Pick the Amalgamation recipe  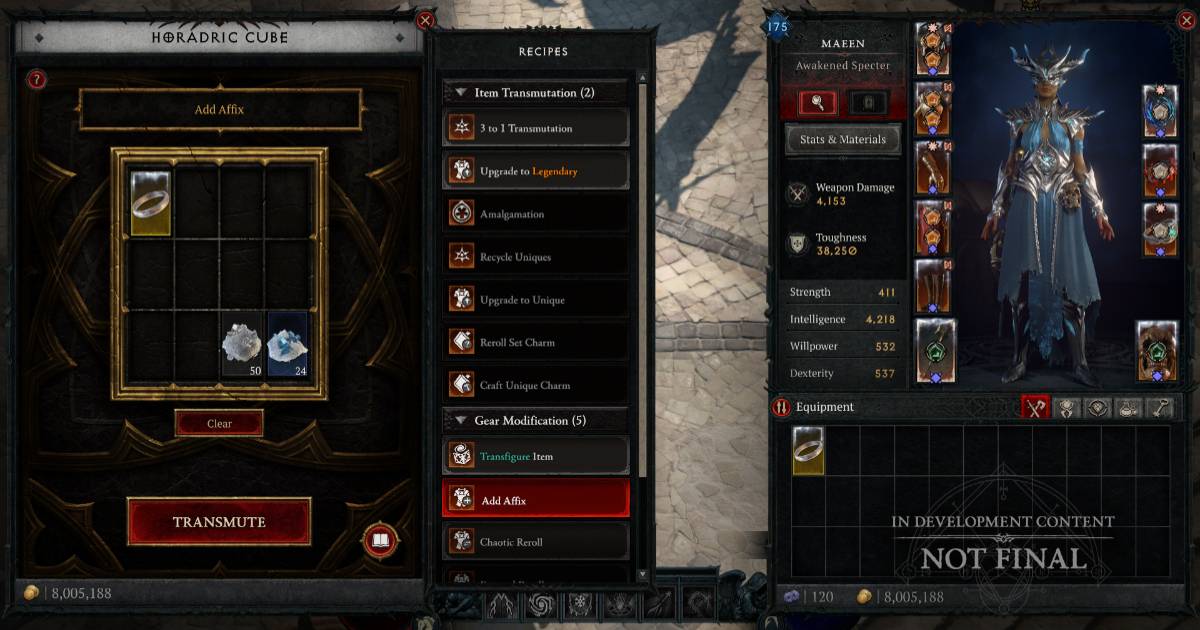[536, 214]
